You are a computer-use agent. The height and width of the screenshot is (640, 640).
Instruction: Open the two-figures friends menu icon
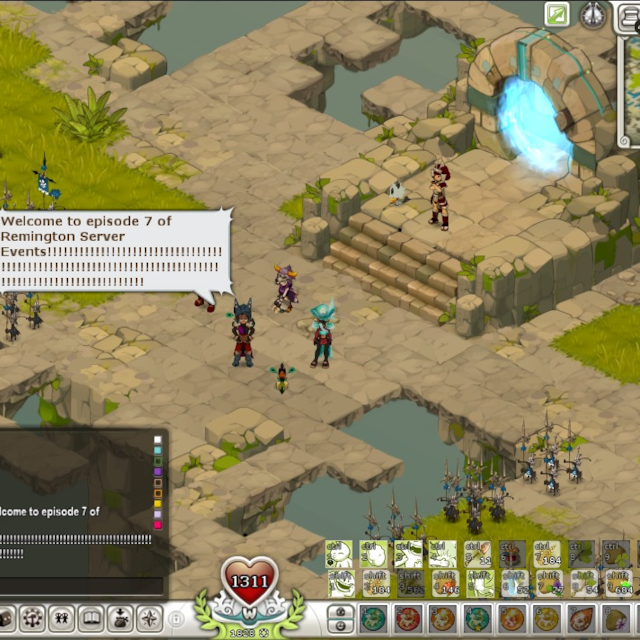click(x=62, y=618)
